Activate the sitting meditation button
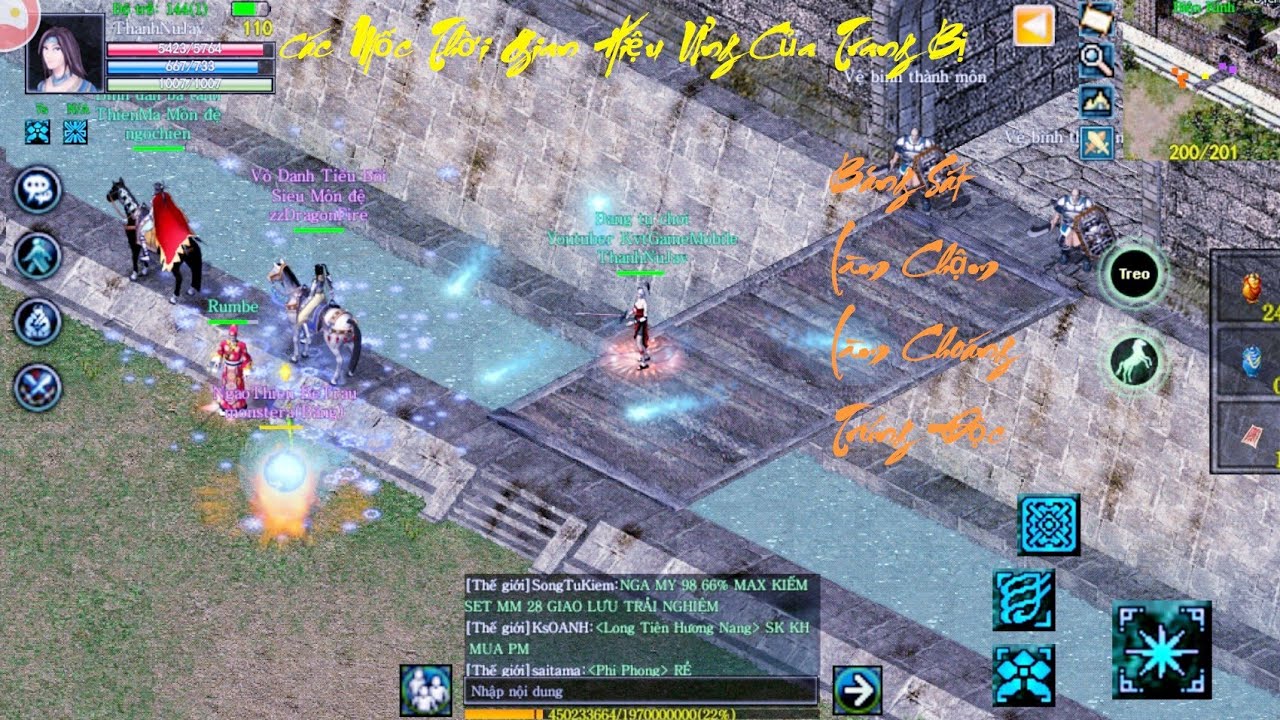 click(x=38, y=322)
